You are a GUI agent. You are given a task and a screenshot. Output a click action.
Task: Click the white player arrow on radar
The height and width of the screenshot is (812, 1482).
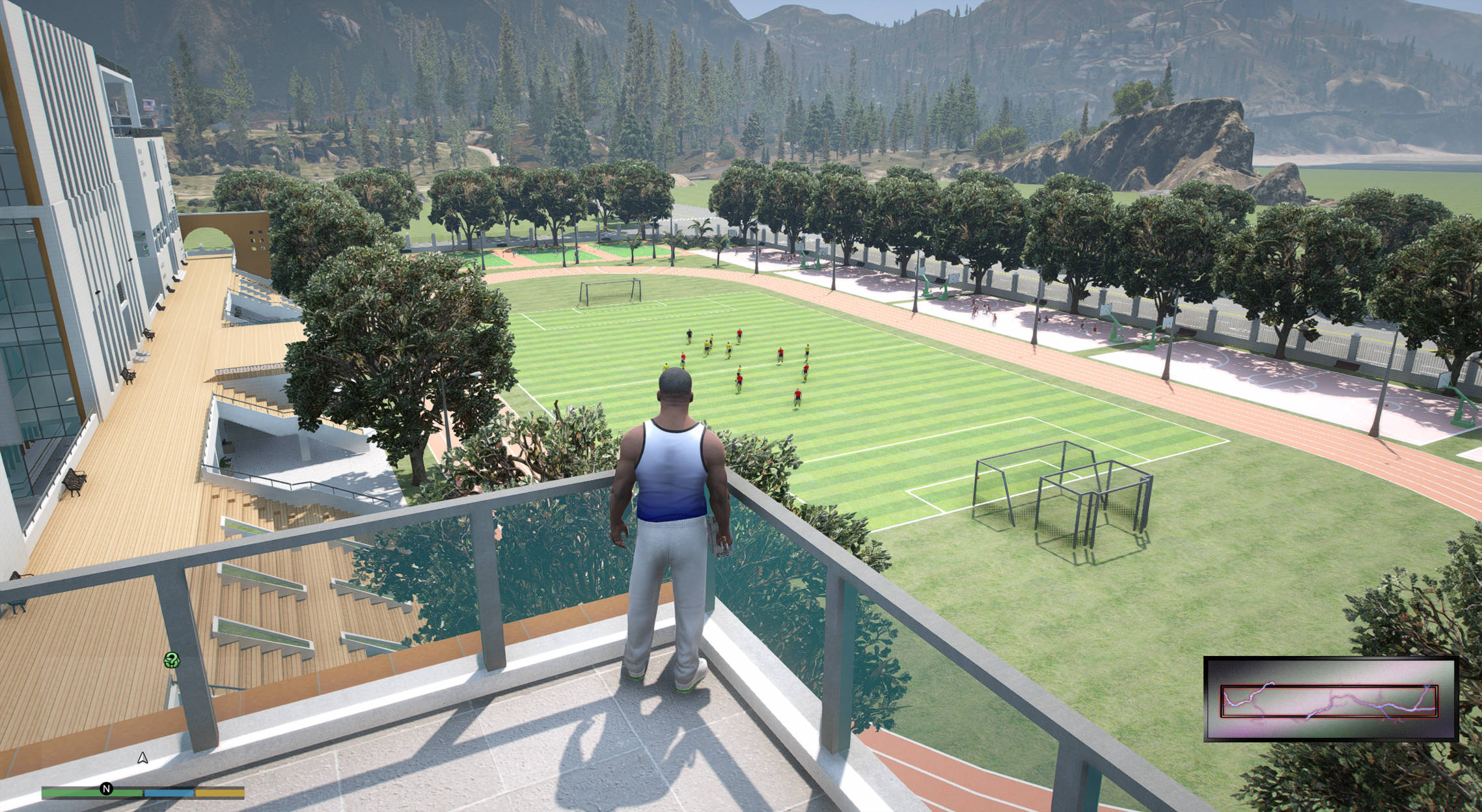[x=143, y=758]
